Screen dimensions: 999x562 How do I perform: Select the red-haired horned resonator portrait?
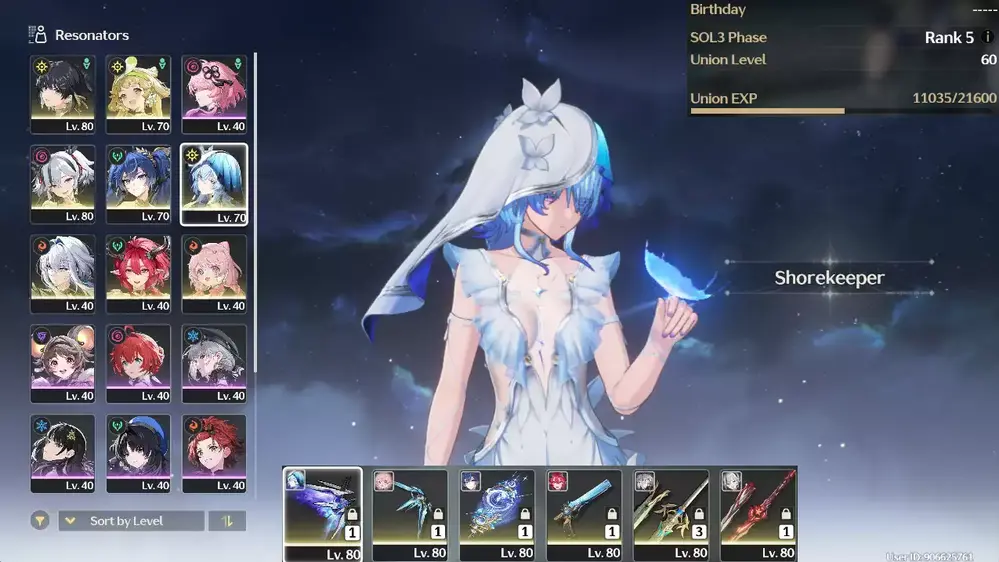tap(139, 274)
